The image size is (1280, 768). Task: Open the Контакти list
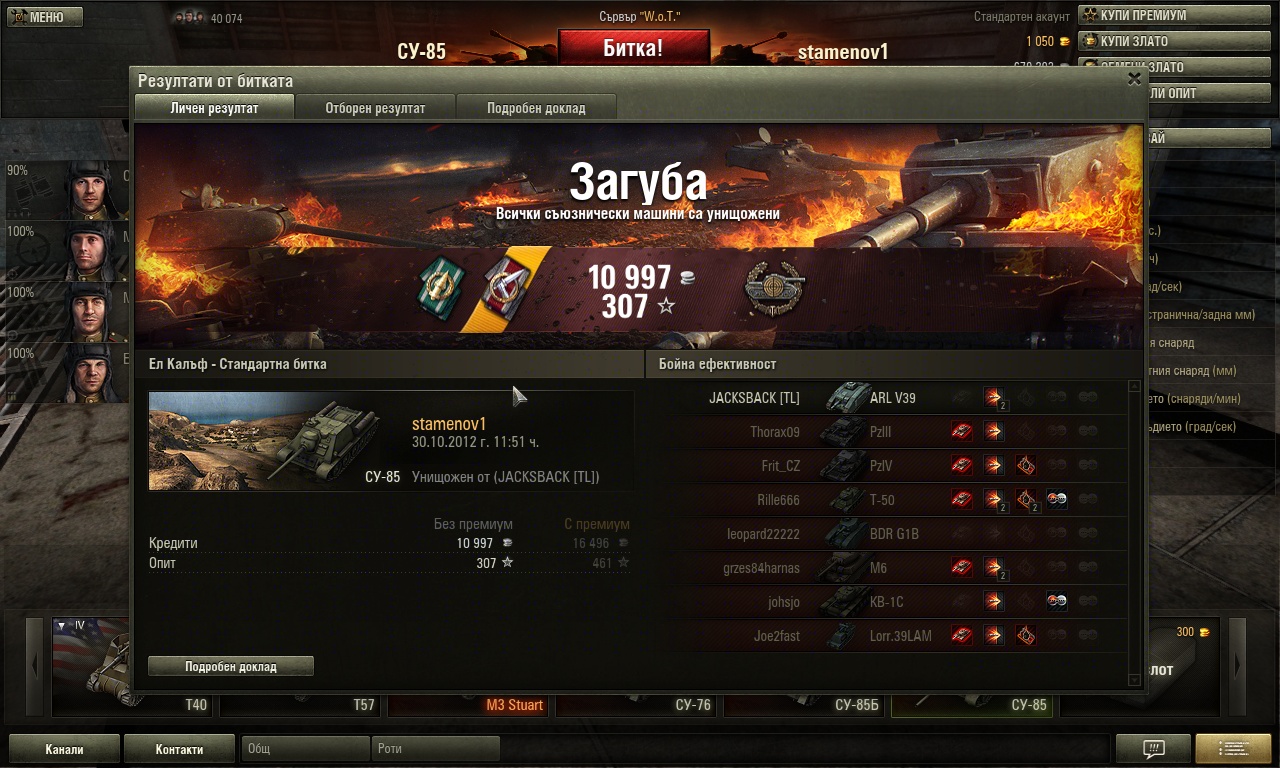pos(179,749)
